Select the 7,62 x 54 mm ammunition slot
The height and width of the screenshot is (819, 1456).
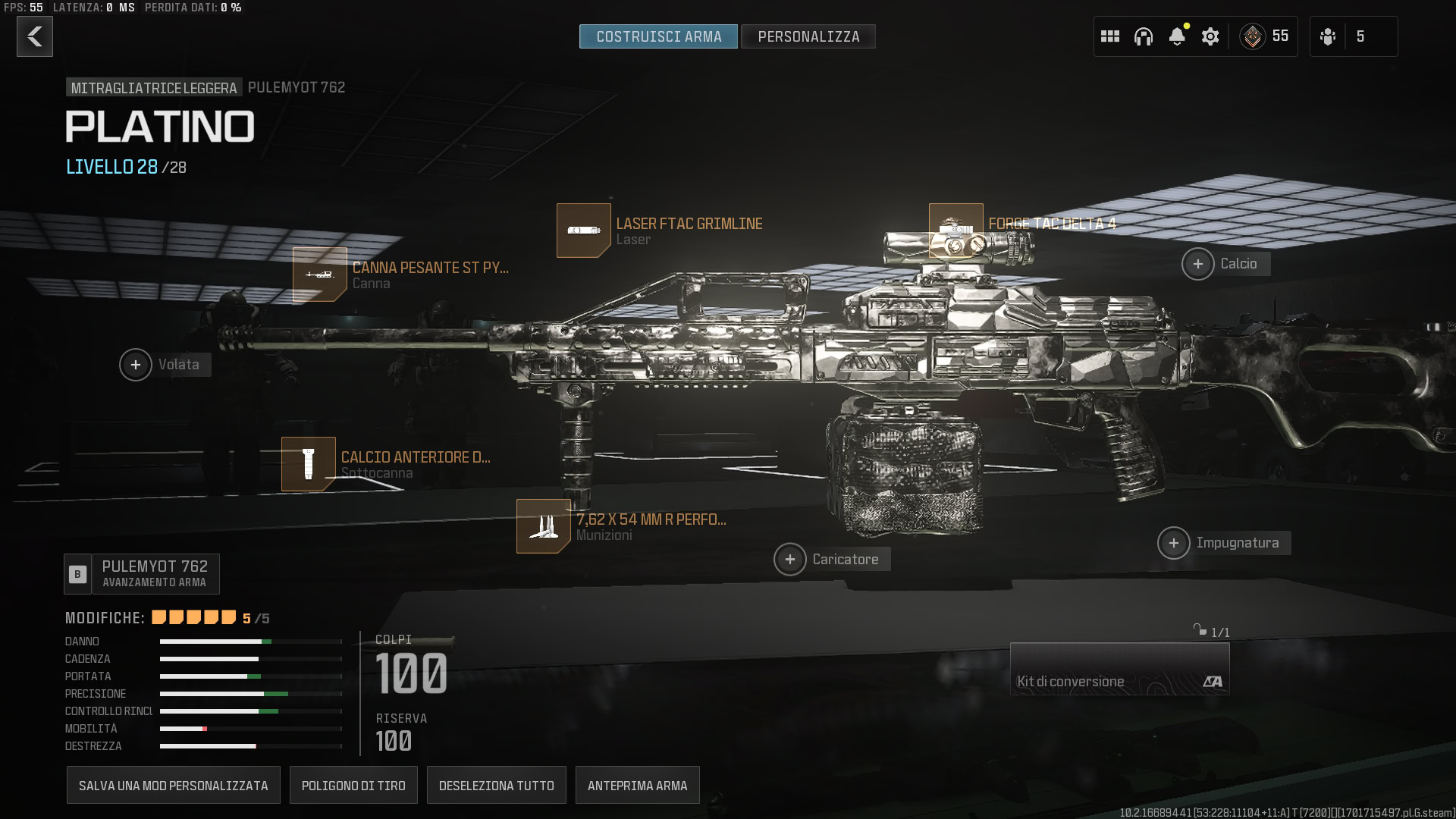pos(544,526)
